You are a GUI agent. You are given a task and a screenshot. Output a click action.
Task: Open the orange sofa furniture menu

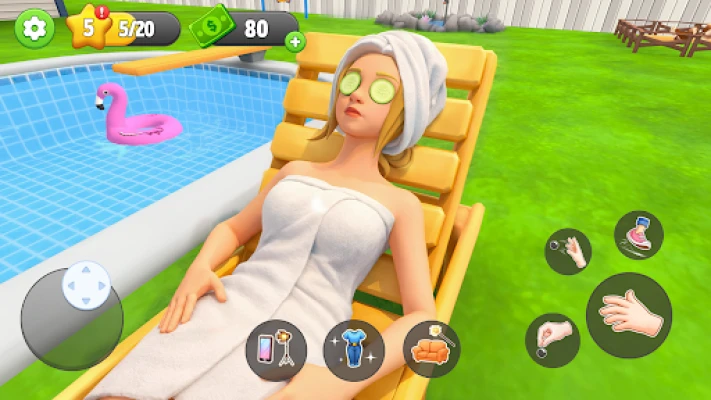click(x=432, y=349)
